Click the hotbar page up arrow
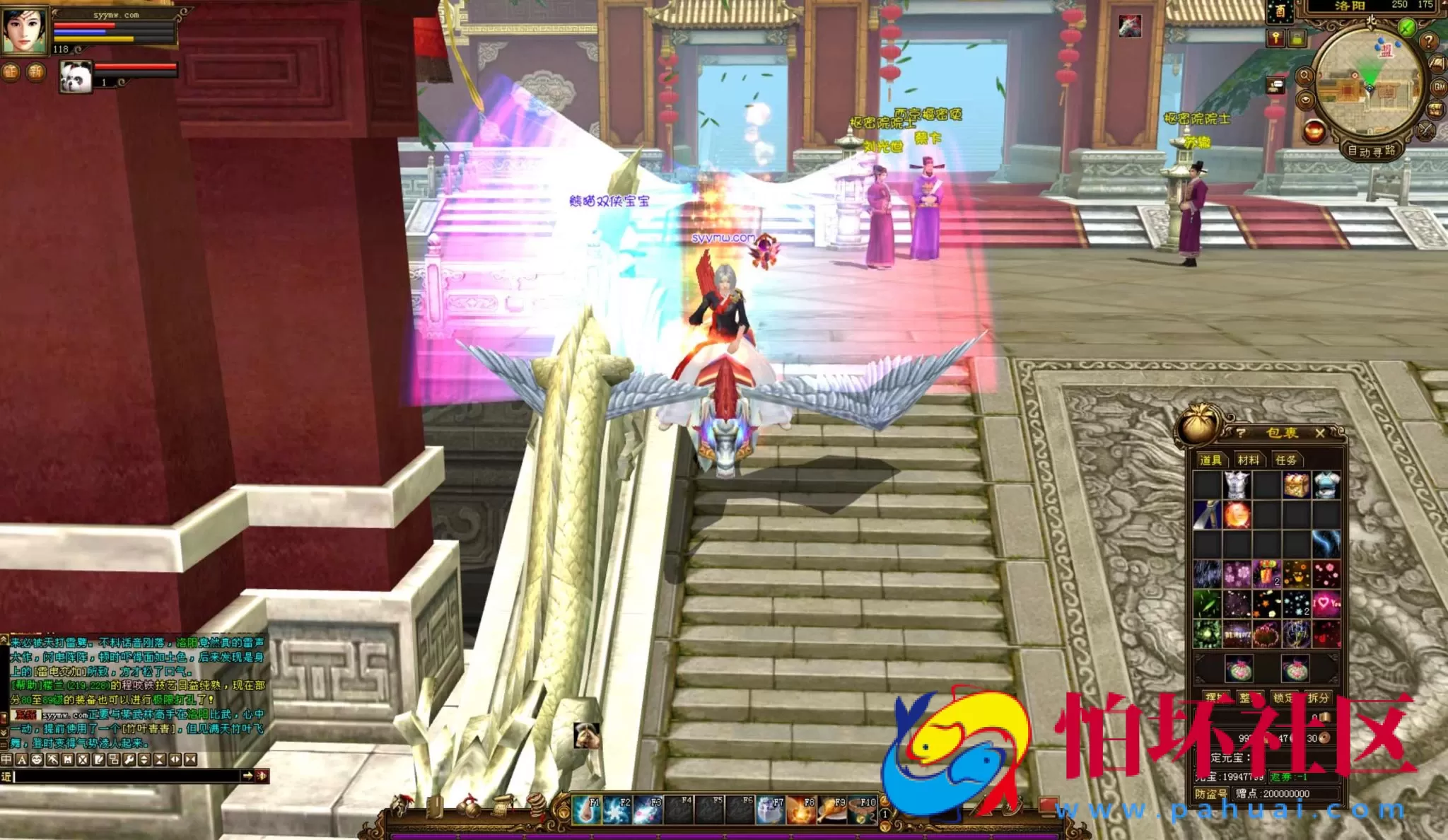 884,801
